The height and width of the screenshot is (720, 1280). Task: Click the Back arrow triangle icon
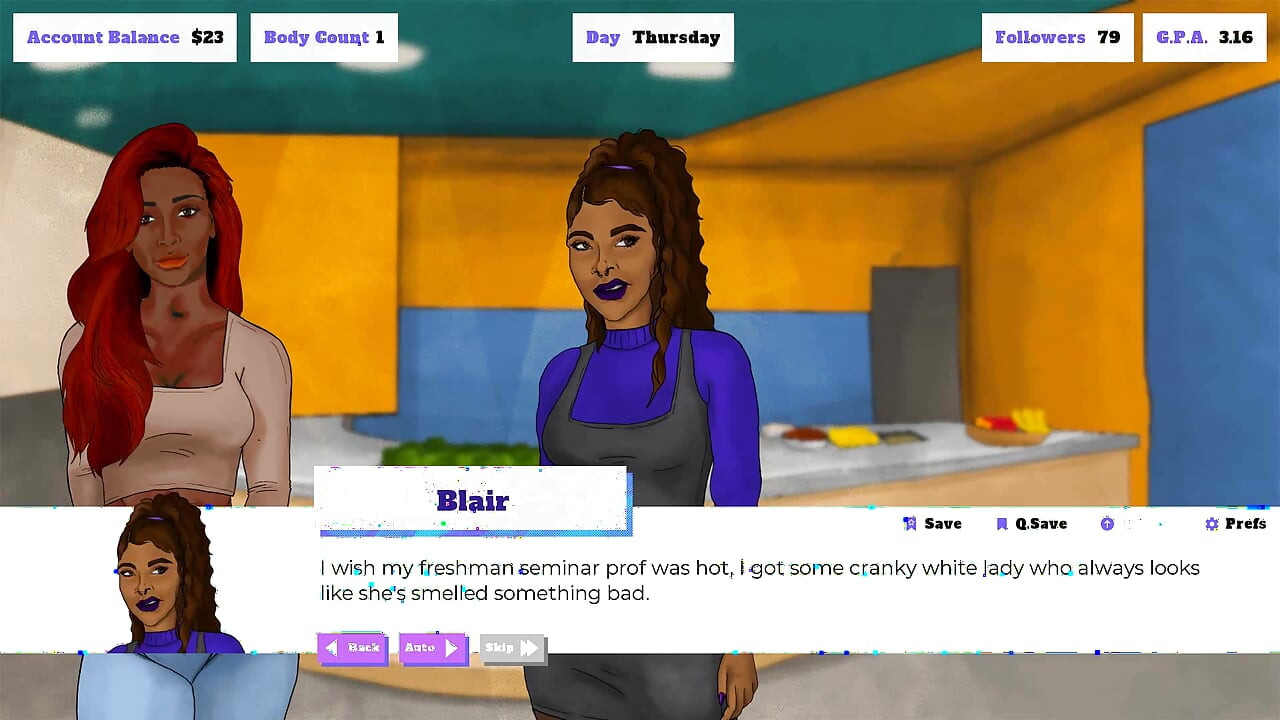point(332,648)
